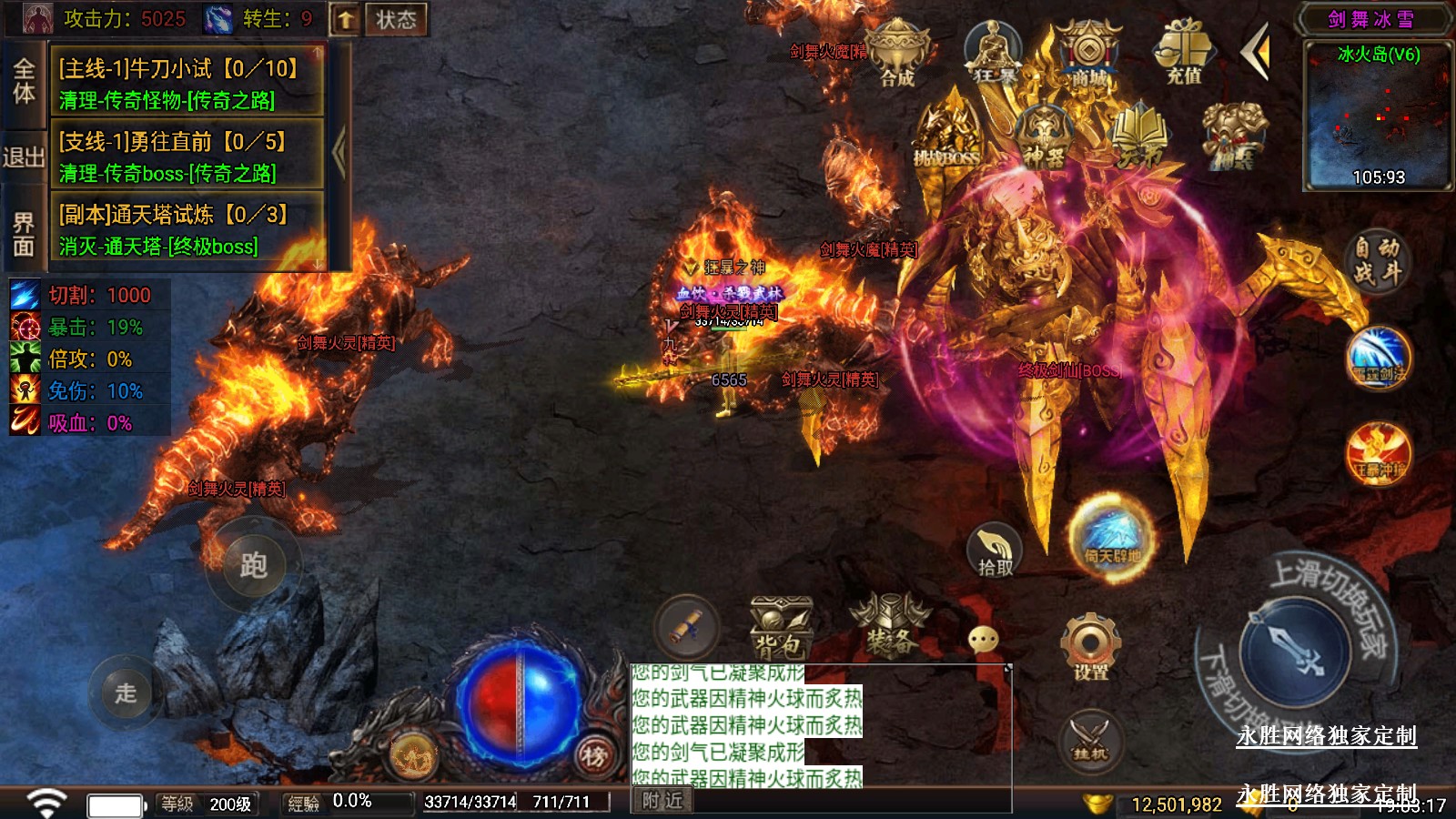Open the 挑战BOSS challenge menu
The width and height of the screenshot is (1456, 819).
(x=947, y=138)
